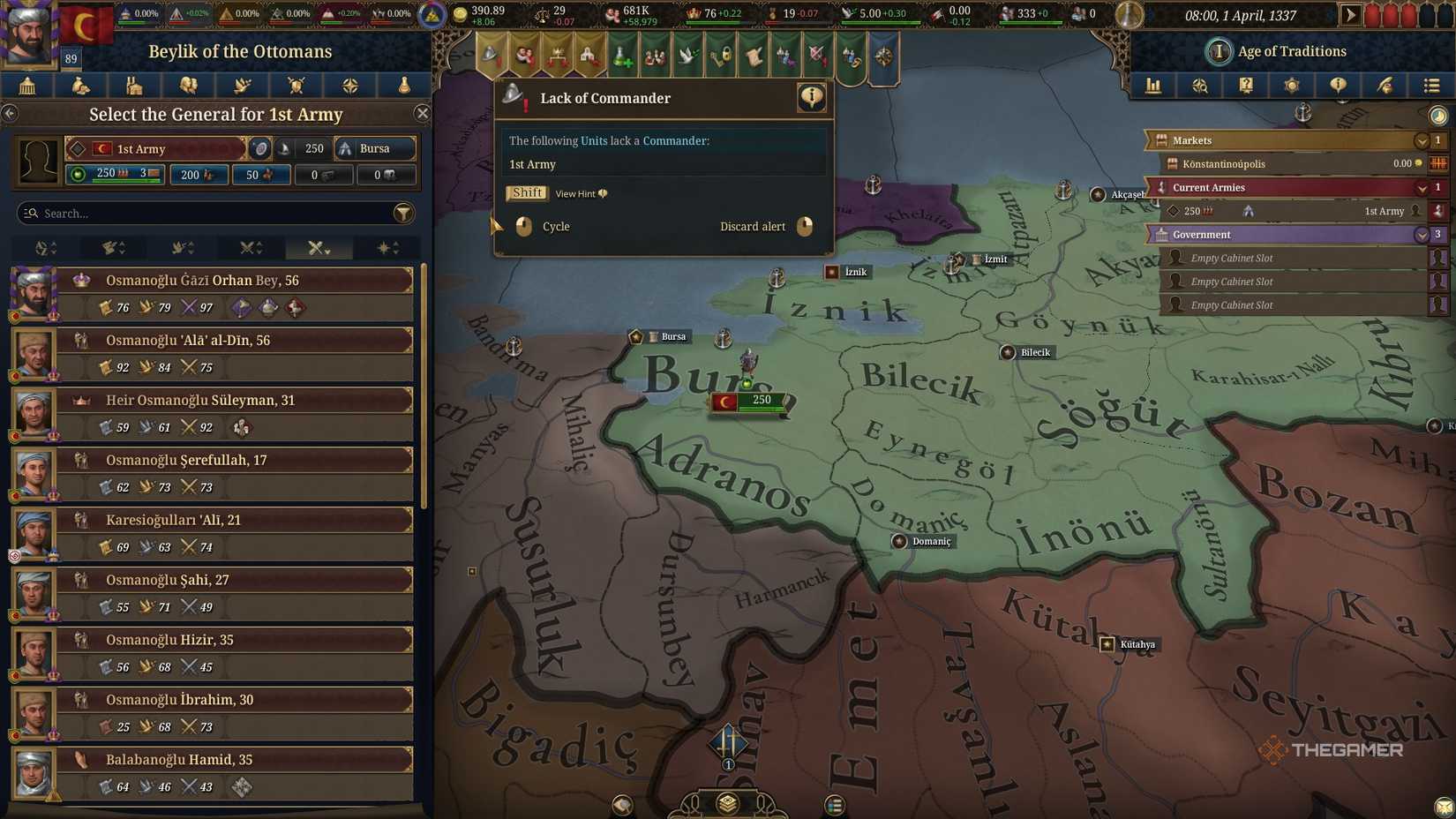Click the info speech-bubble icon on Lack of Commander
This screenshot has width=1456, height=819.
pos(810,98)
